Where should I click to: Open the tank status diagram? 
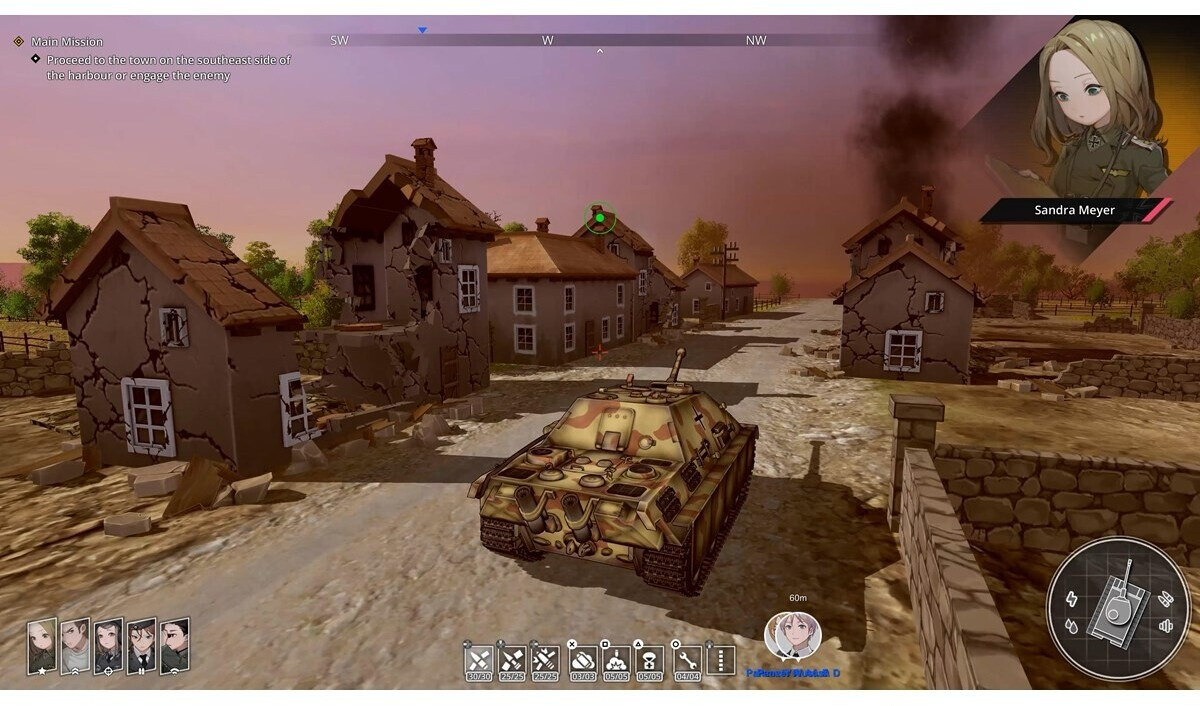[1118, 609]
